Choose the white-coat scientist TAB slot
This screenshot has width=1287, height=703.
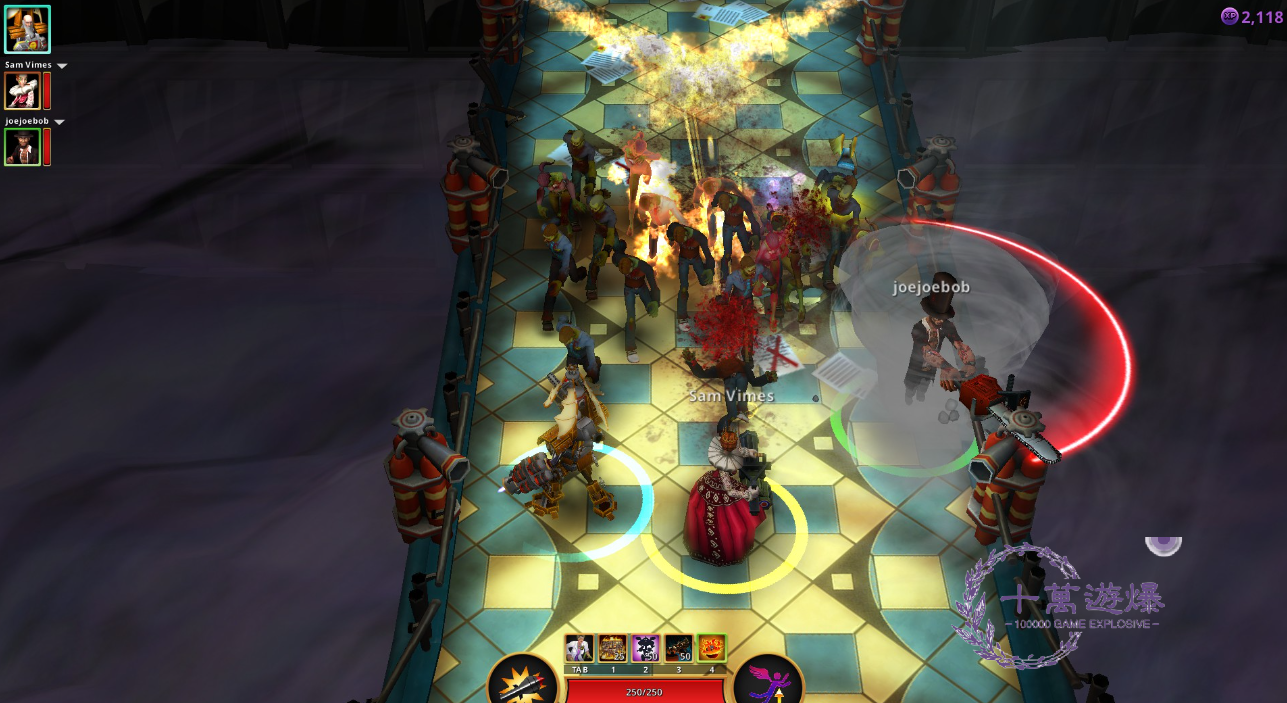(579, 648)
